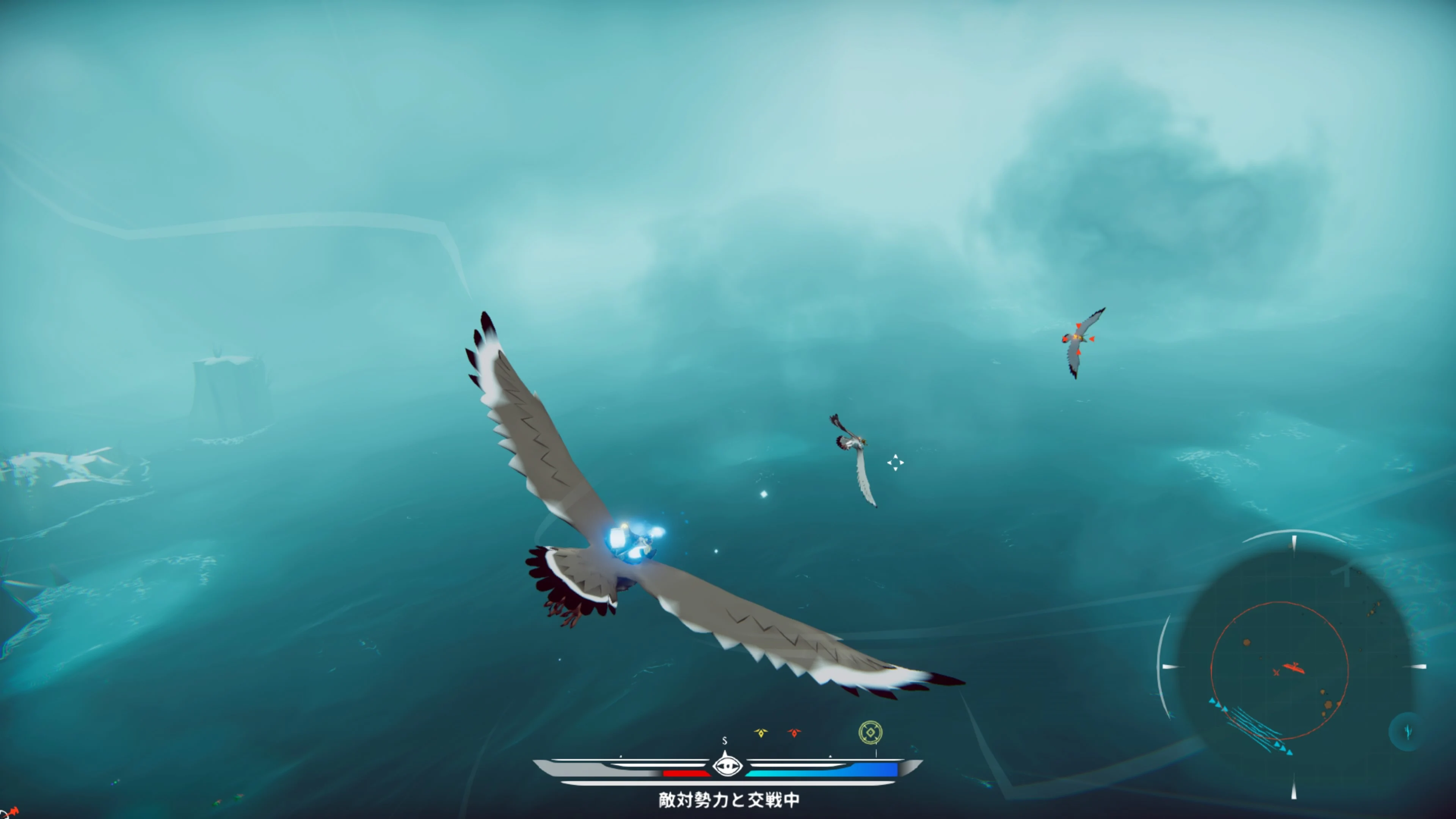This screenshot has width=1456, height=819.
Task: Click the S south marker on the compass
Action: click(724, 742)
